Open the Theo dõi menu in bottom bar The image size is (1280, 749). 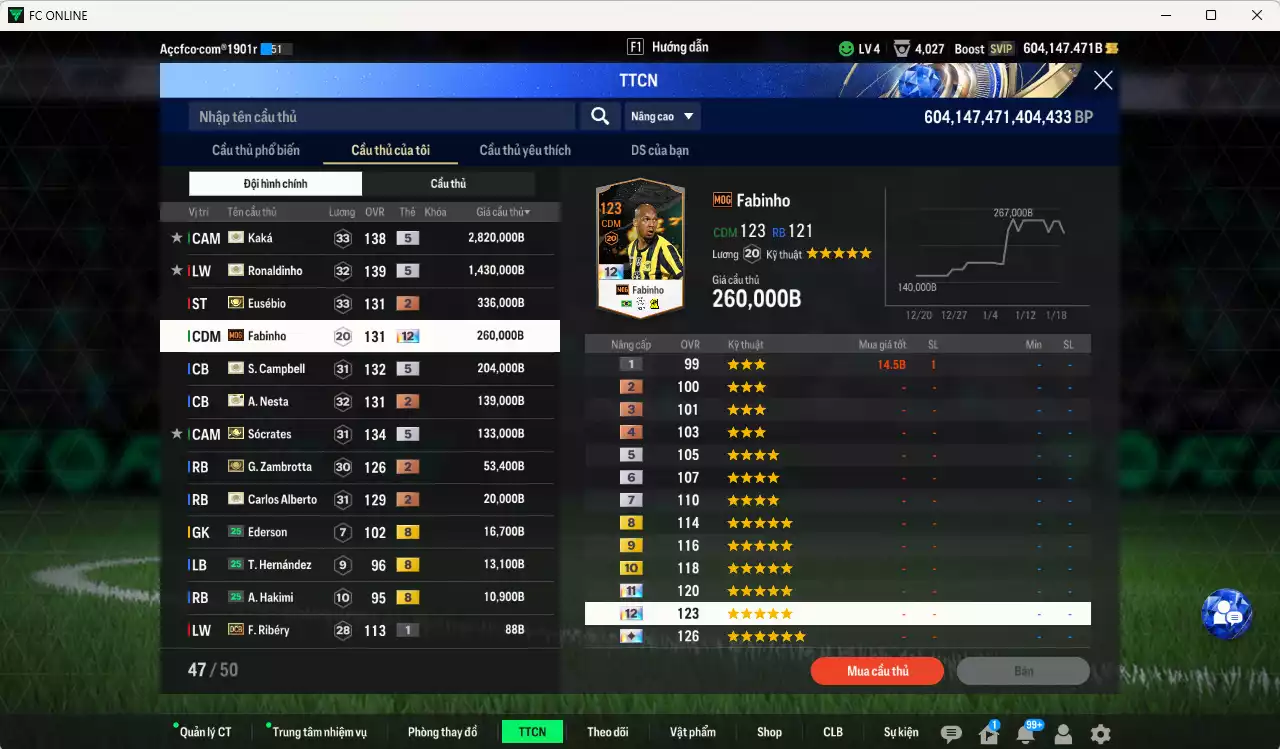(608, 731)
